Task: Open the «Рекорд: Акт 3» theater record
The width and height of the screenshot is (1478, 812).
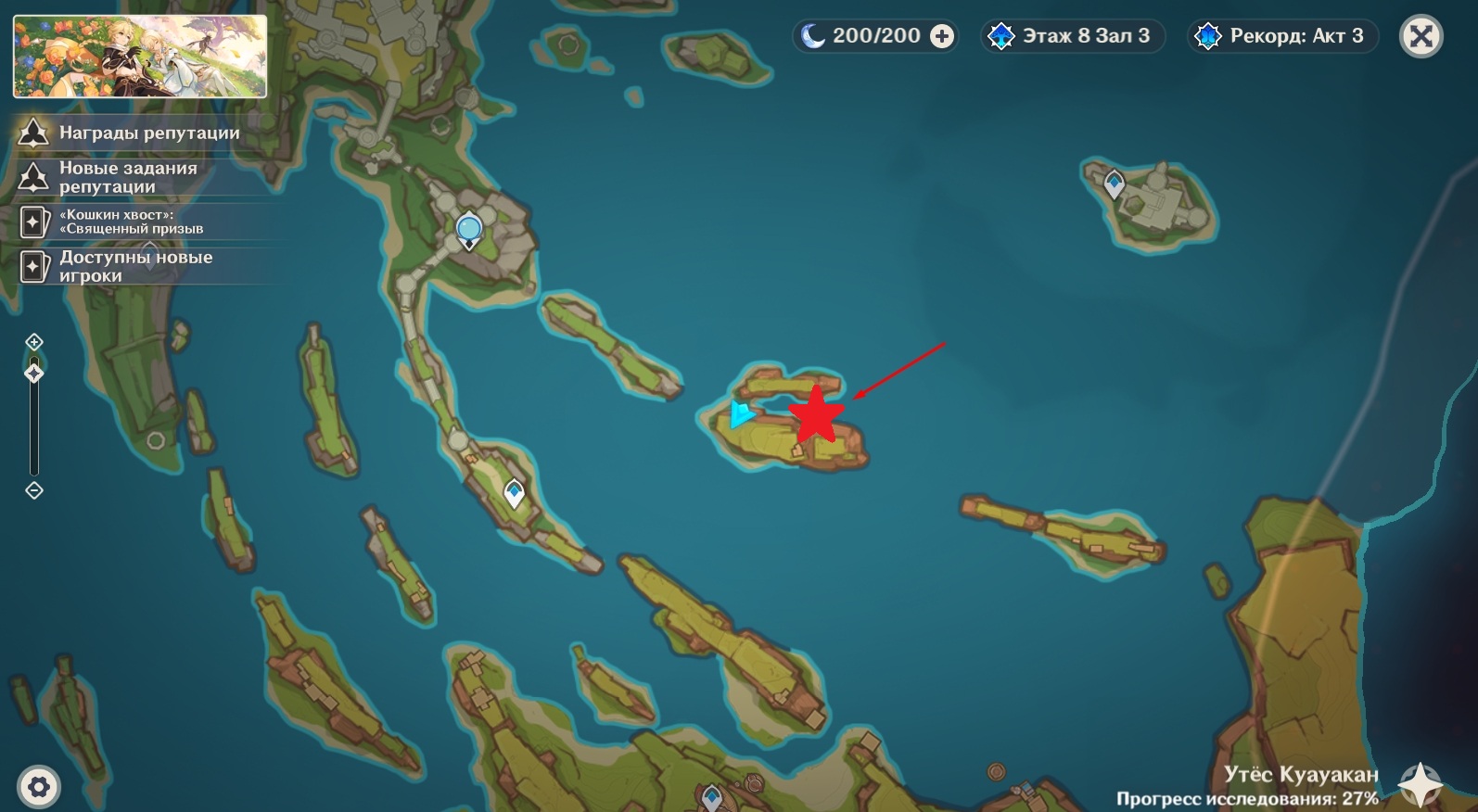Action: click(1282, 36)
